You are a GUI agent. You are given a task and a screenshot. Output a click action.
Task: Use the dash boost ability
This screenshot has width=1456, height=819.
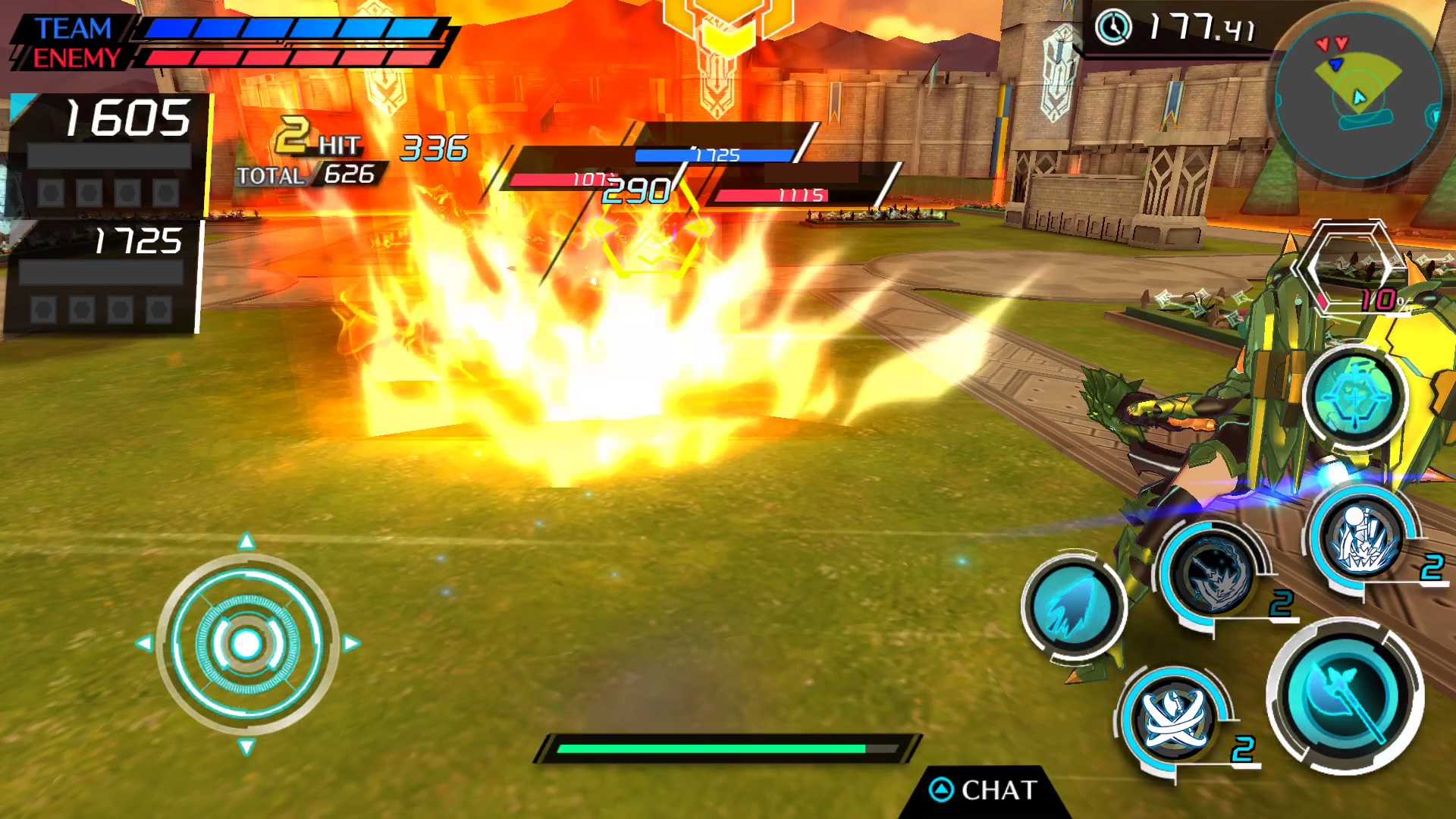coord(1074,607)
